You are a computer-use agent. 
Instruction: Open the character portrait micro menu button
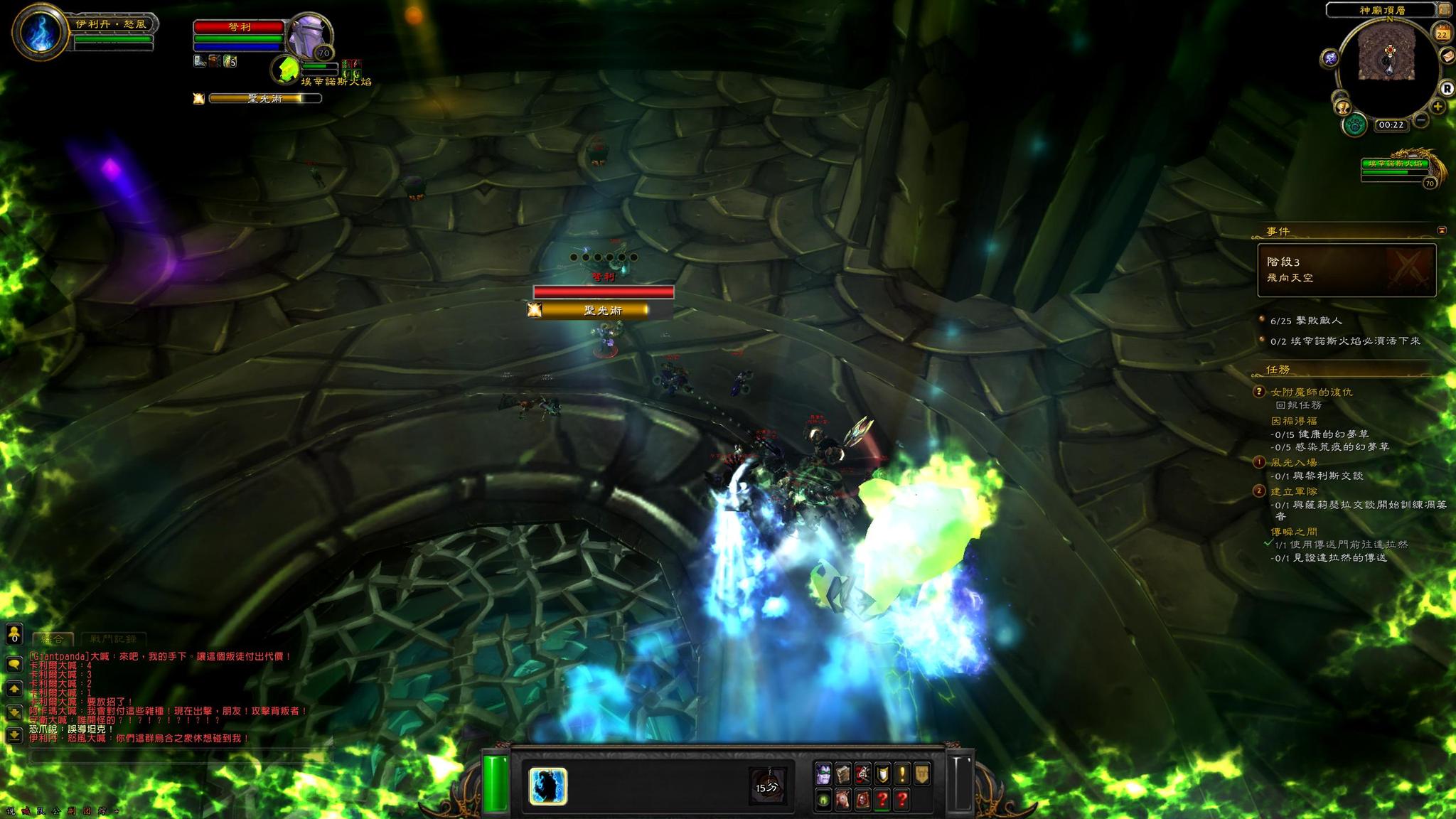[823, 773]
